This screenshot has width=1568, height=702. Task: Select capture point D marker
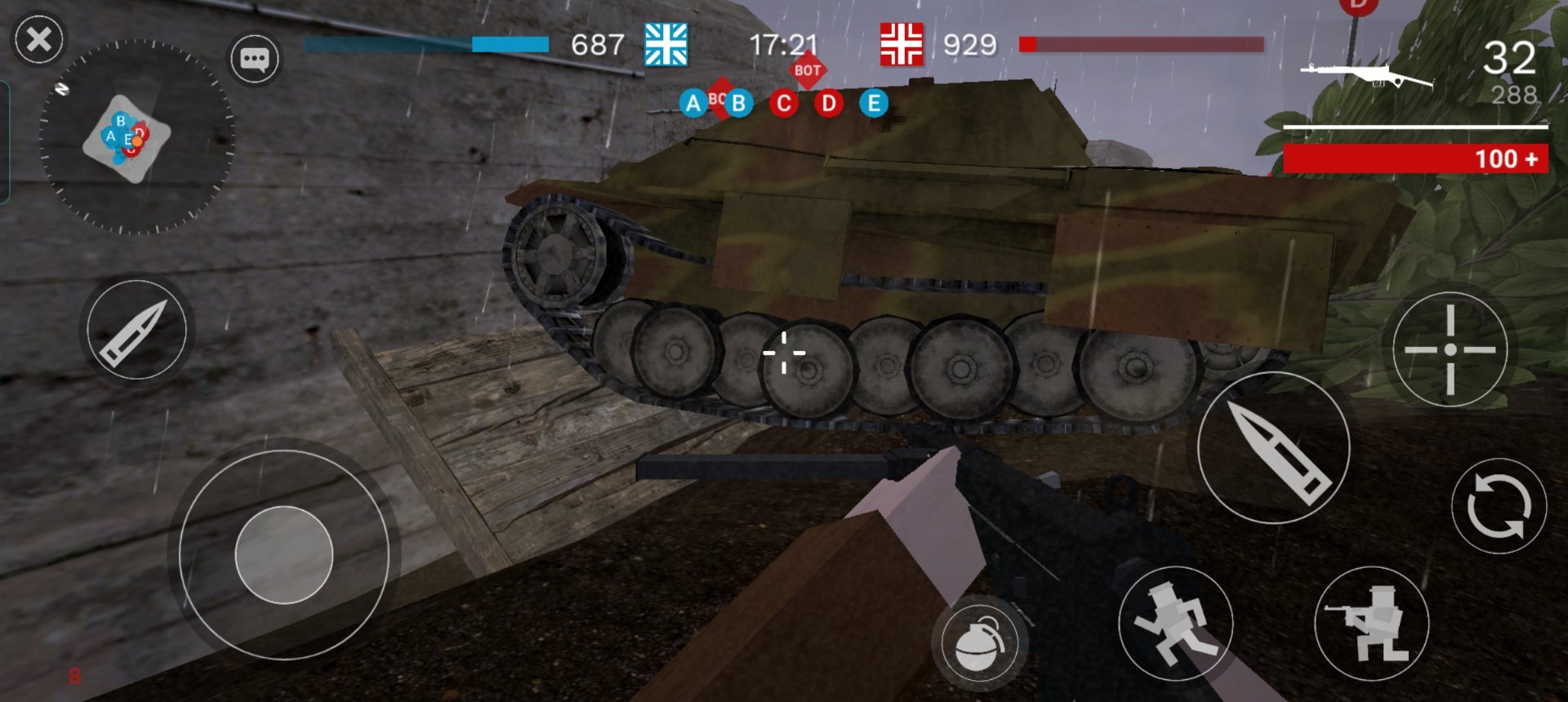[829, 104]
